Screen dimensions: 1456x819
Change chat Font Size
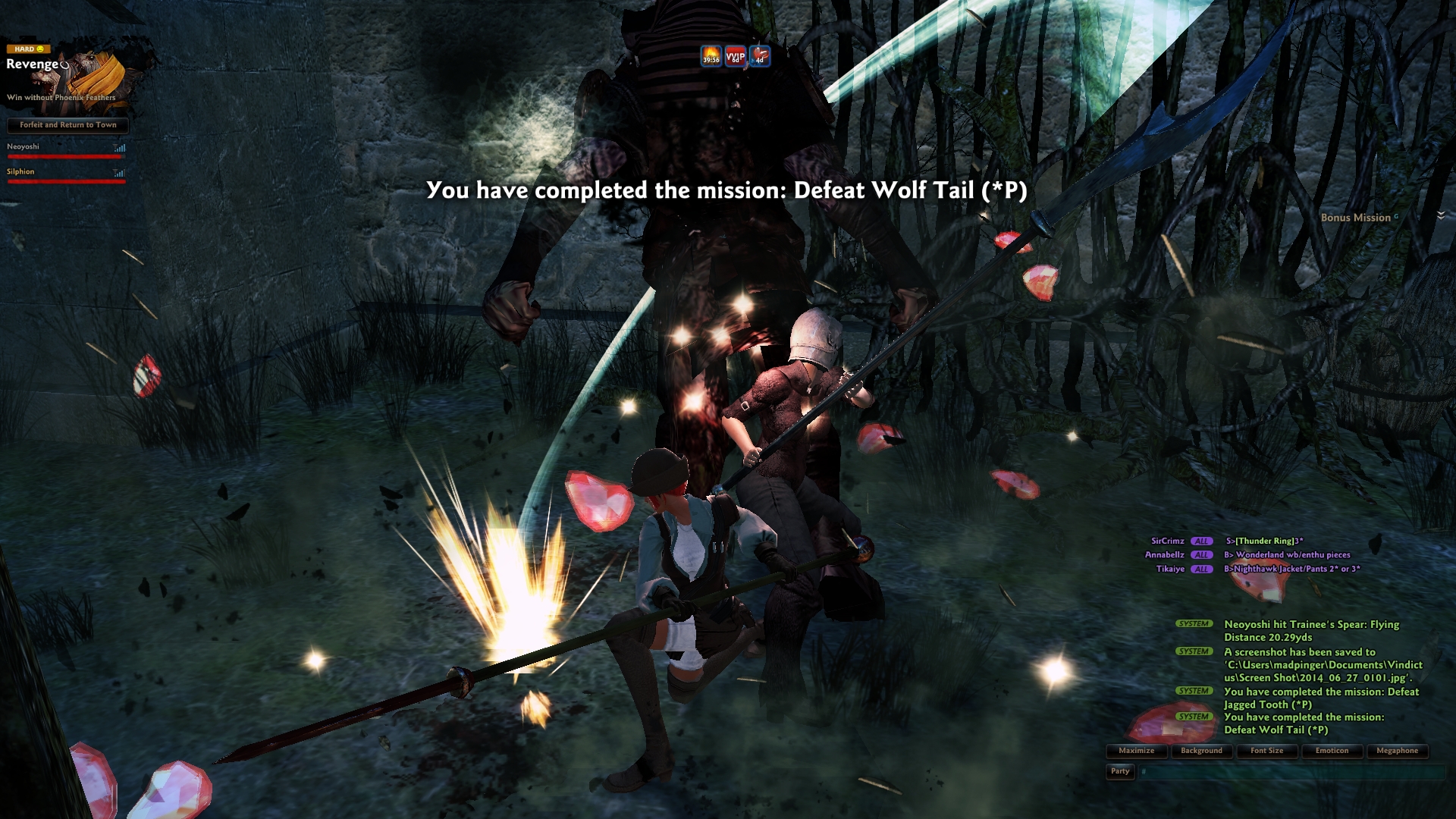click(1266, 751)
